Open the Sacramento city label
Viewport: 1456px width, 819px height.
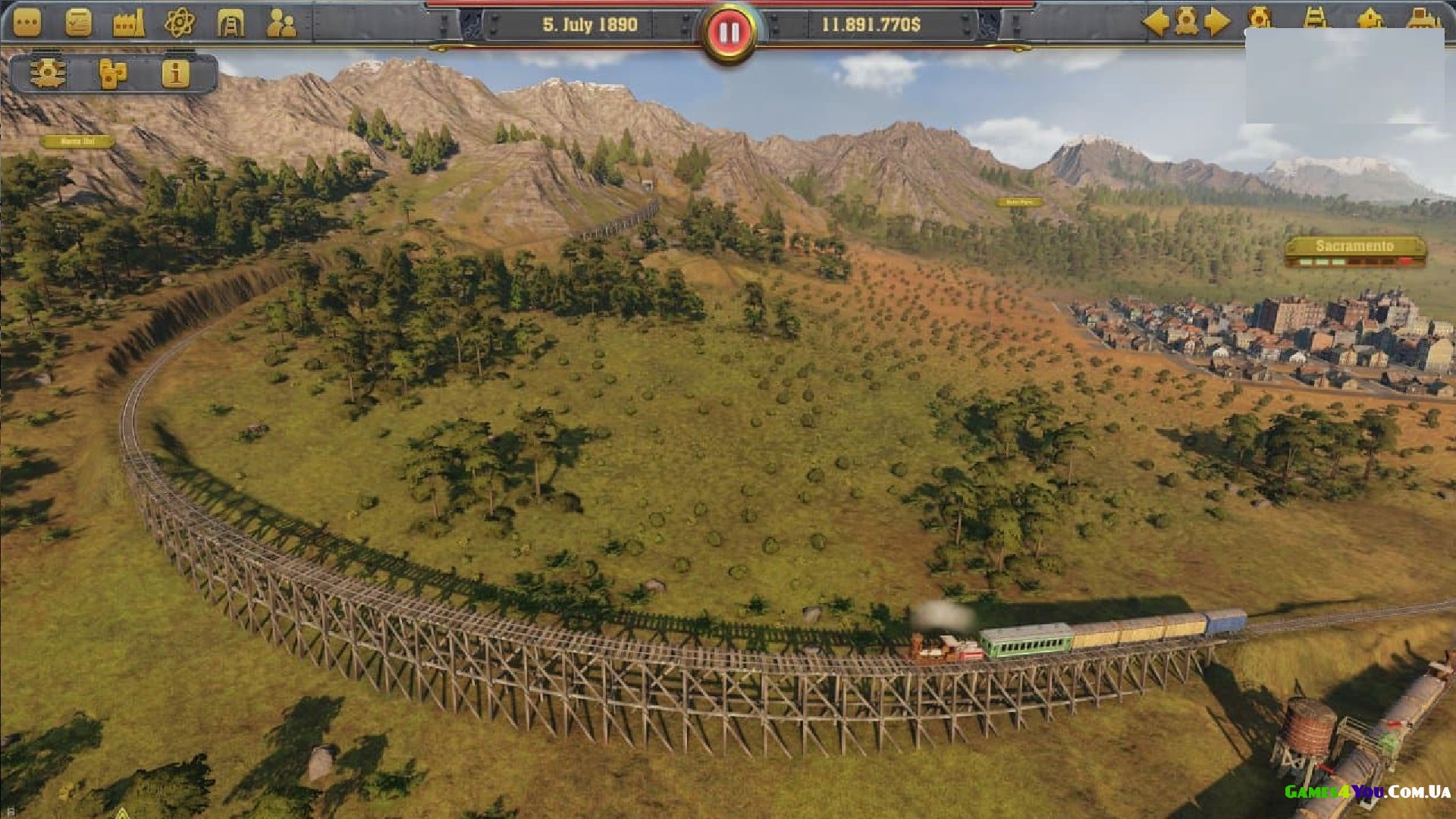[x=1354, y=246]
